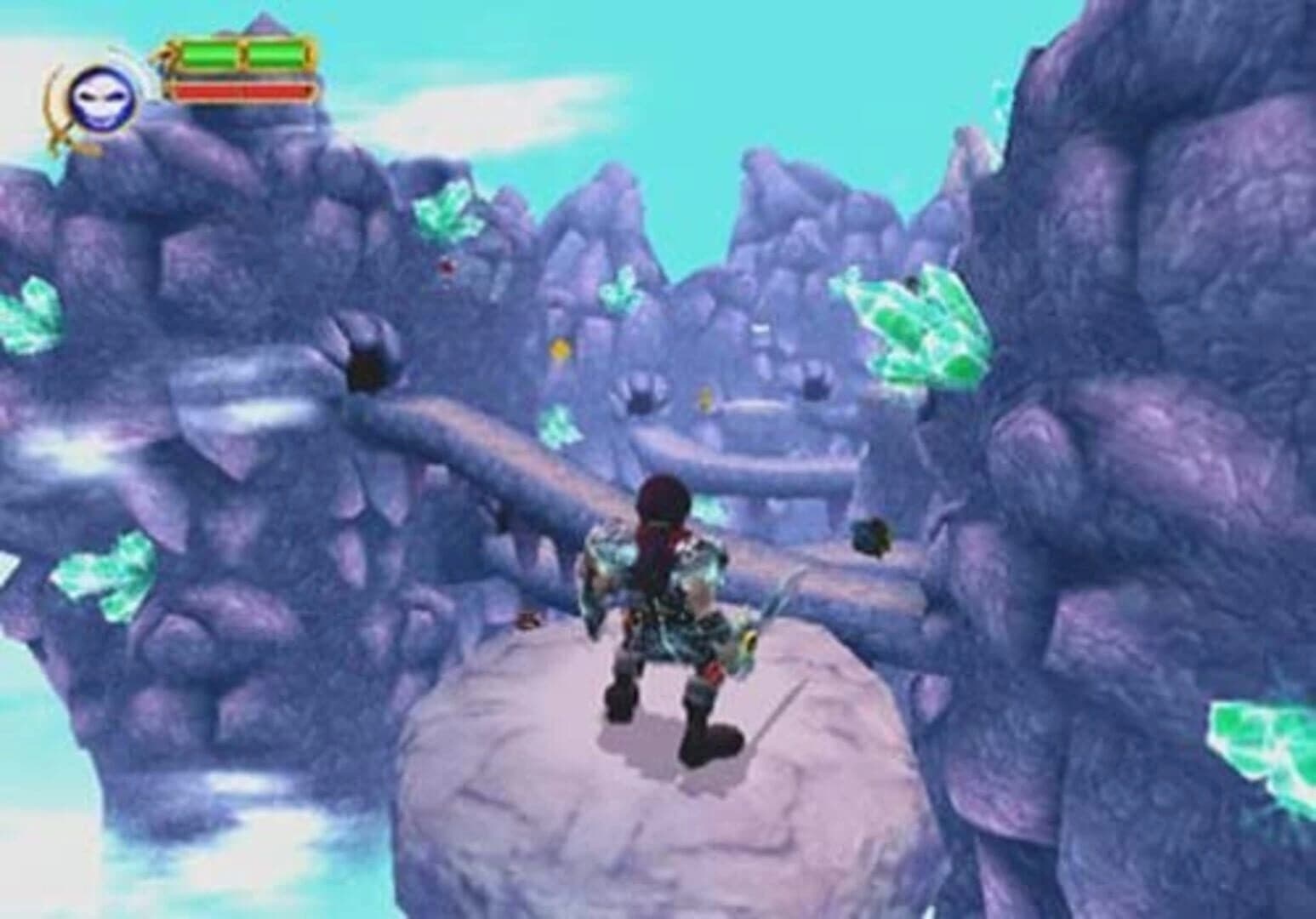Click the small dark bat enemy on the right
Viewport: 1316px width, 919px height.
(872, 538)
